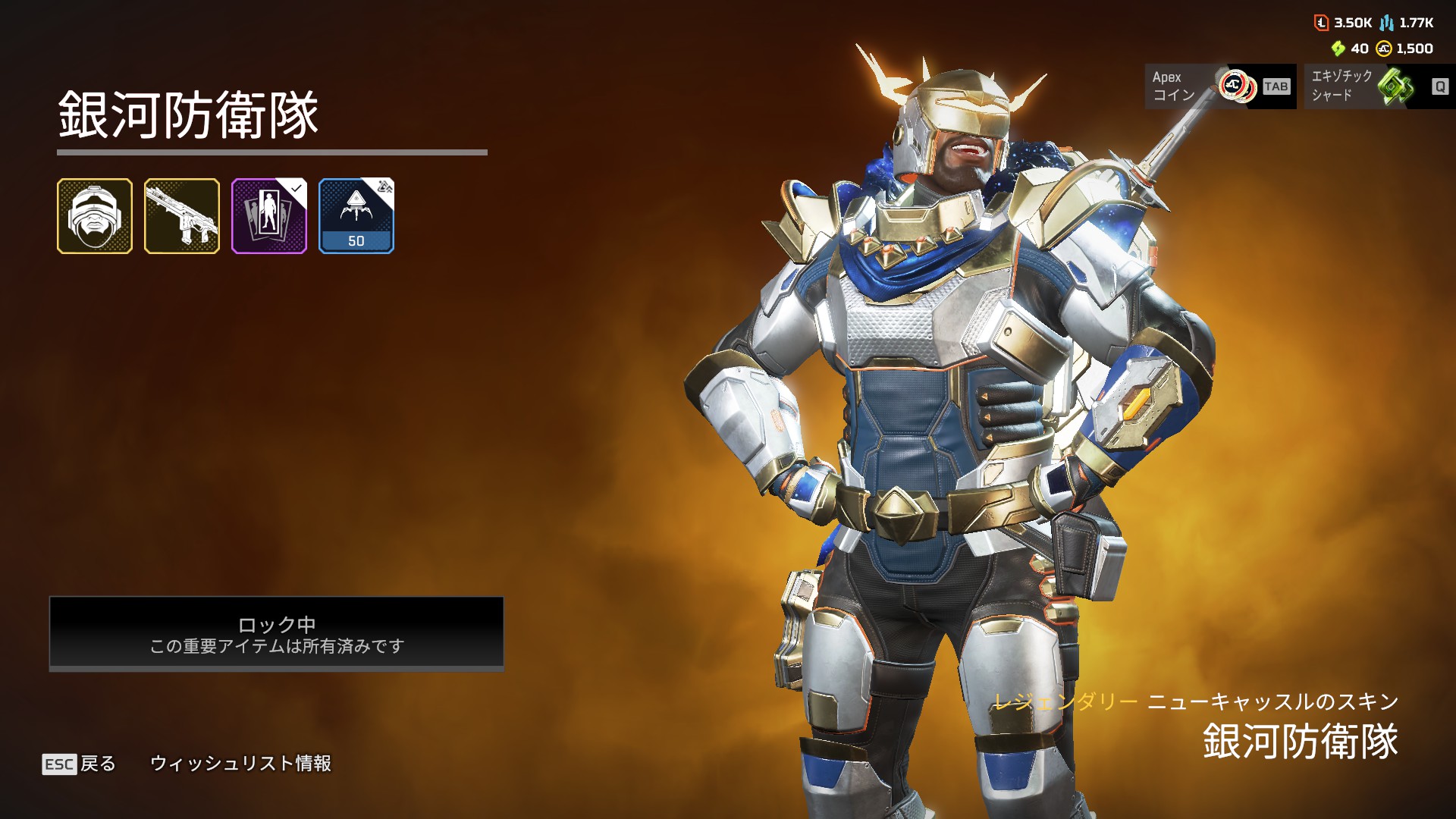Open ウィッシュリスト情報 wishlist info
The height and width of the screenshot is (819, 1456).
click(x=241, y=764)
